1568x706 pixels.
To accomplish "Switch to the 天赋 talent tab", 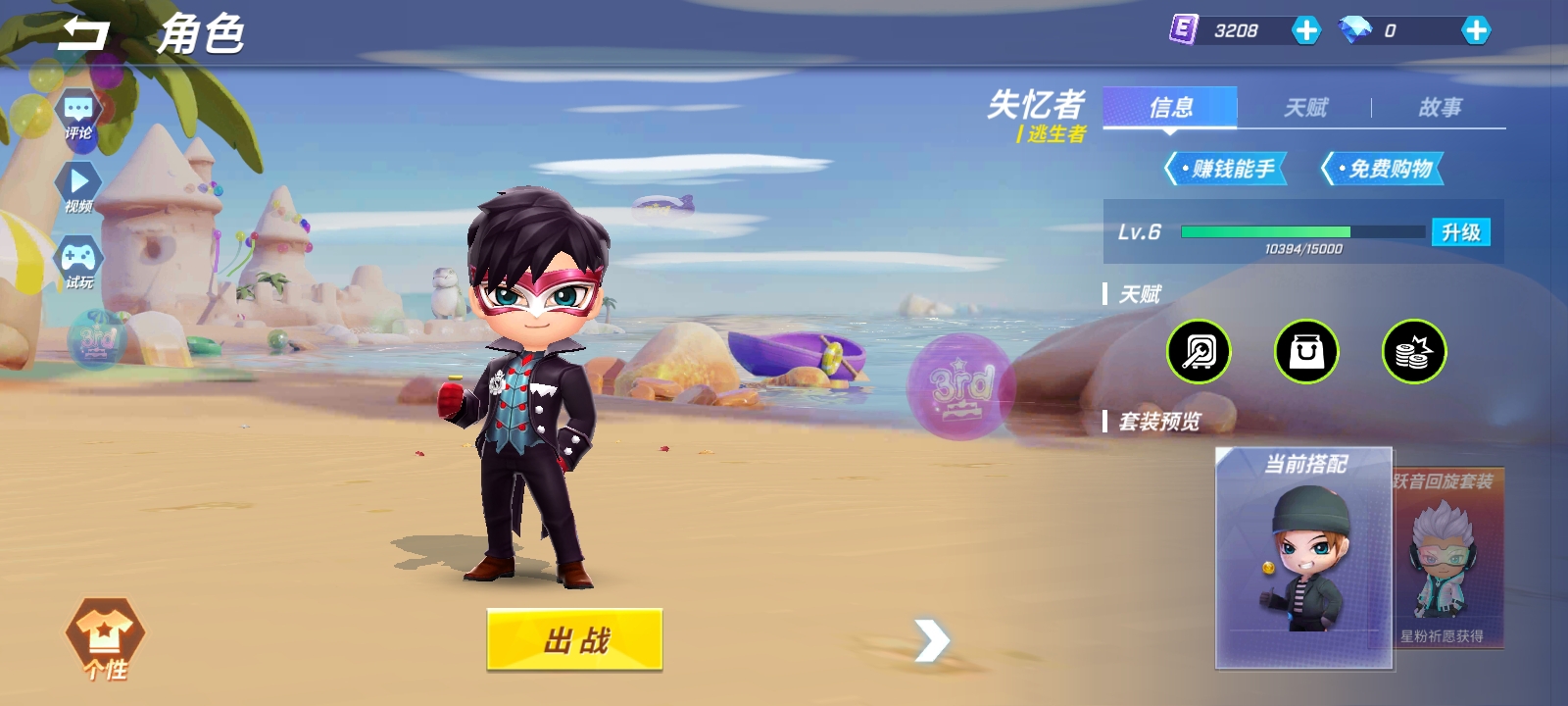I will pos(1305,107).
